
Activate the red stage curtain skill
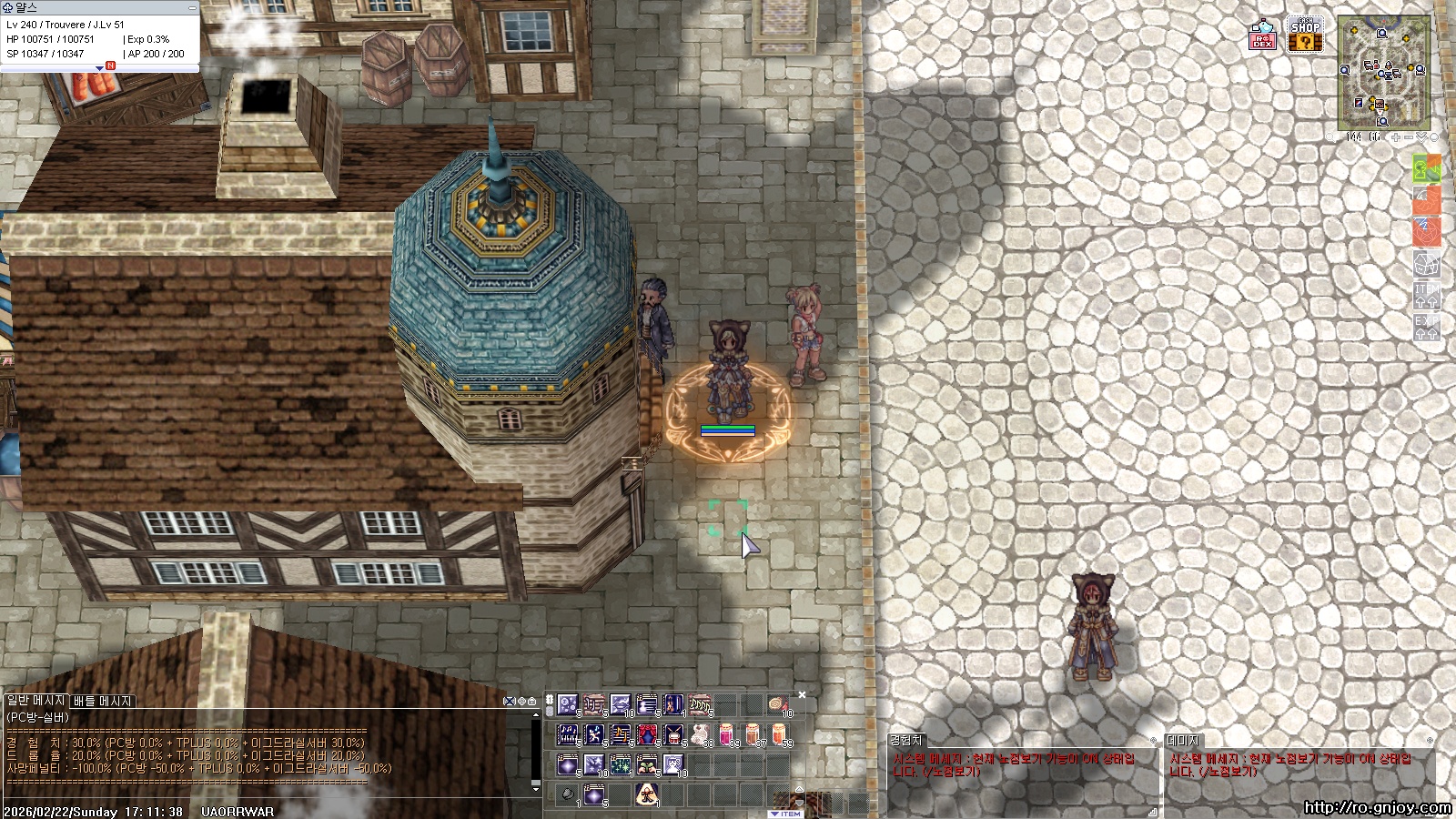(647, 733)
